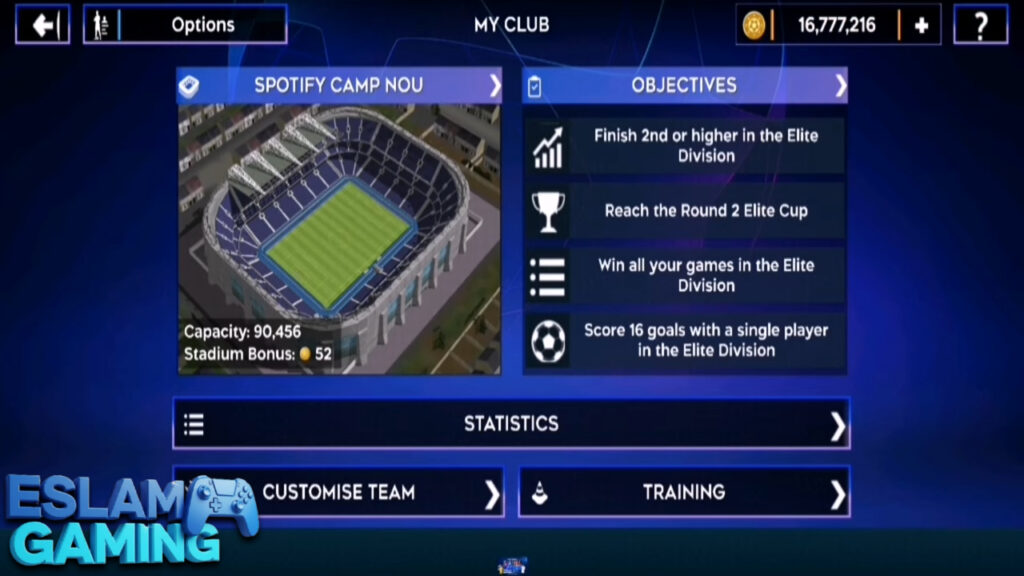The width and height of the screenshot is (1024, 576).
Task: Select the Score 16 goals objective
Action: click(685, 340)
